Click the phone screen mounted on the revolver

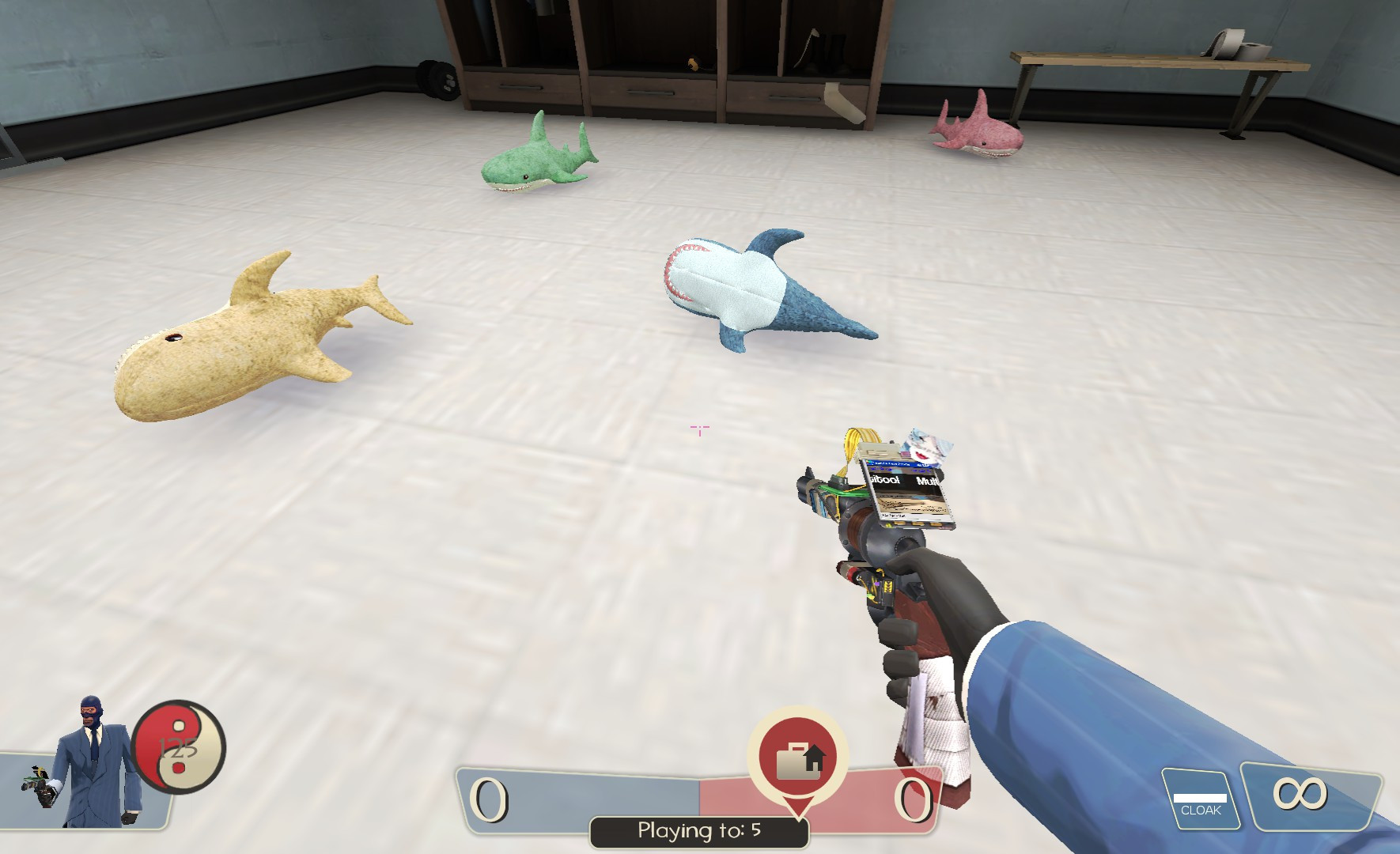[x=908, y=490]
